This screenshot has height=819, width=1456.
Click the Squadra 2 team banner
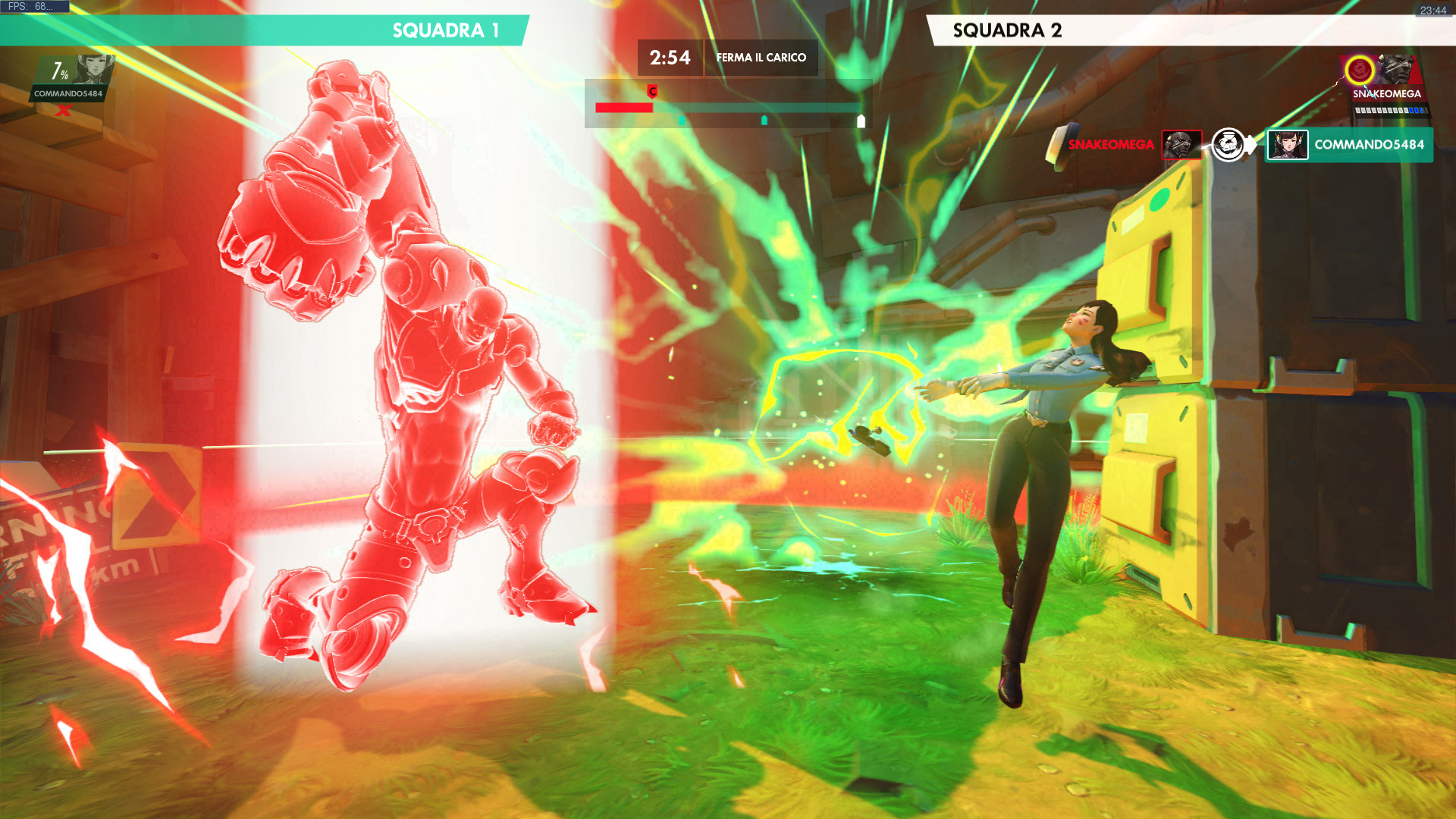coord(1191,30)
